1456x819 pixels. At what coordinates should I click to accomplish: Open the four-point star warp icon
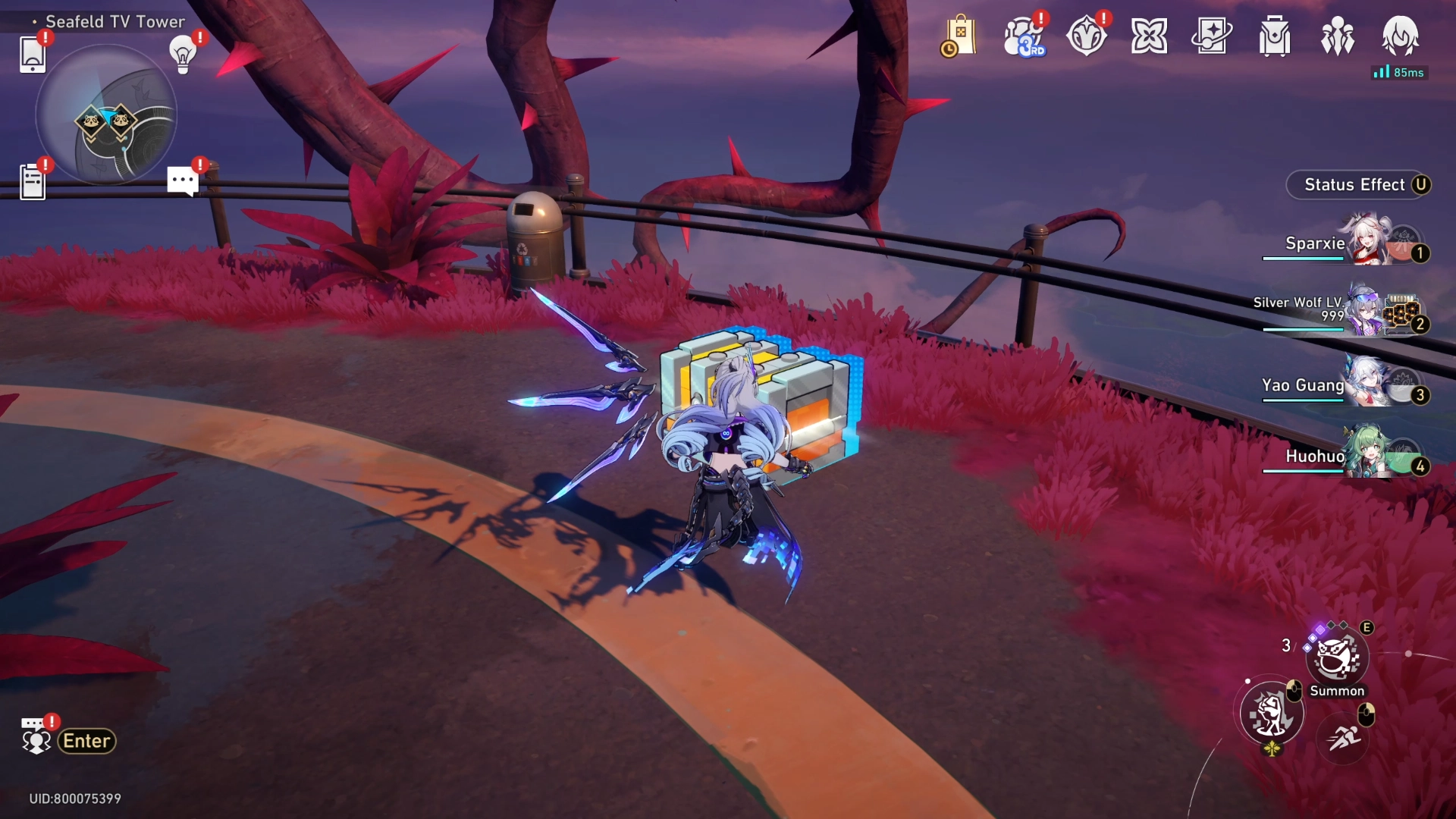(1149, 36)
